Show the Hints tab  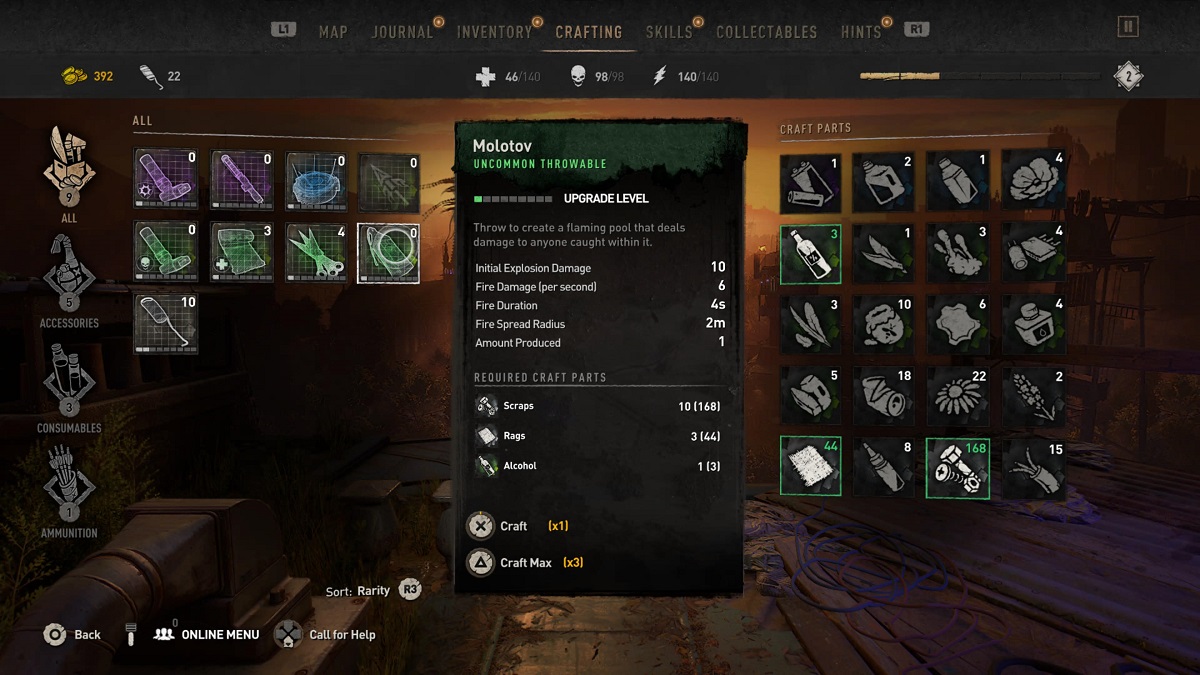pyautogui.click(x=861, y=32)
